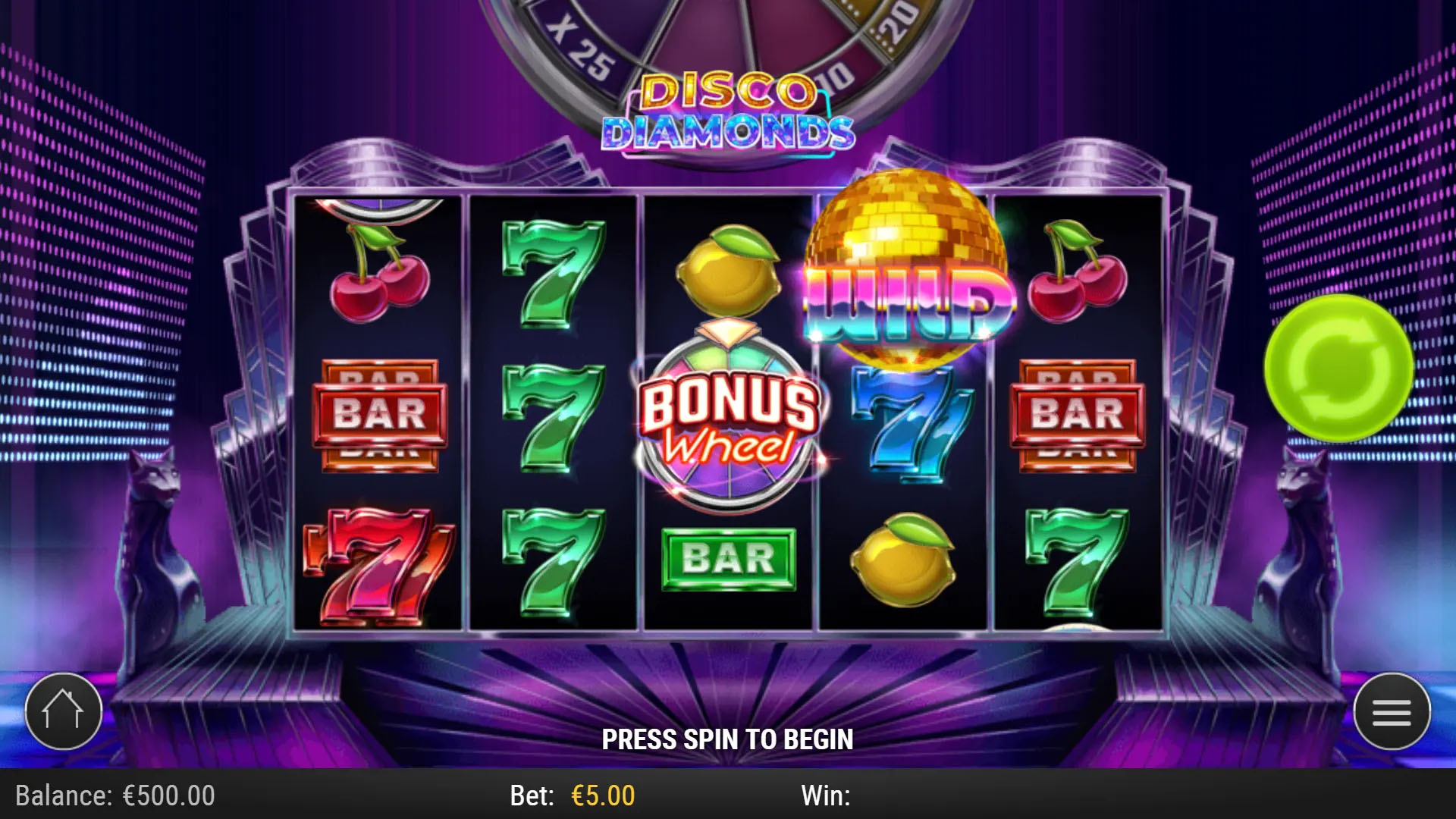1456x819 pixels.
Task: Click the PRESS SPIN TO BEGIN text
Action: point(728,738)
